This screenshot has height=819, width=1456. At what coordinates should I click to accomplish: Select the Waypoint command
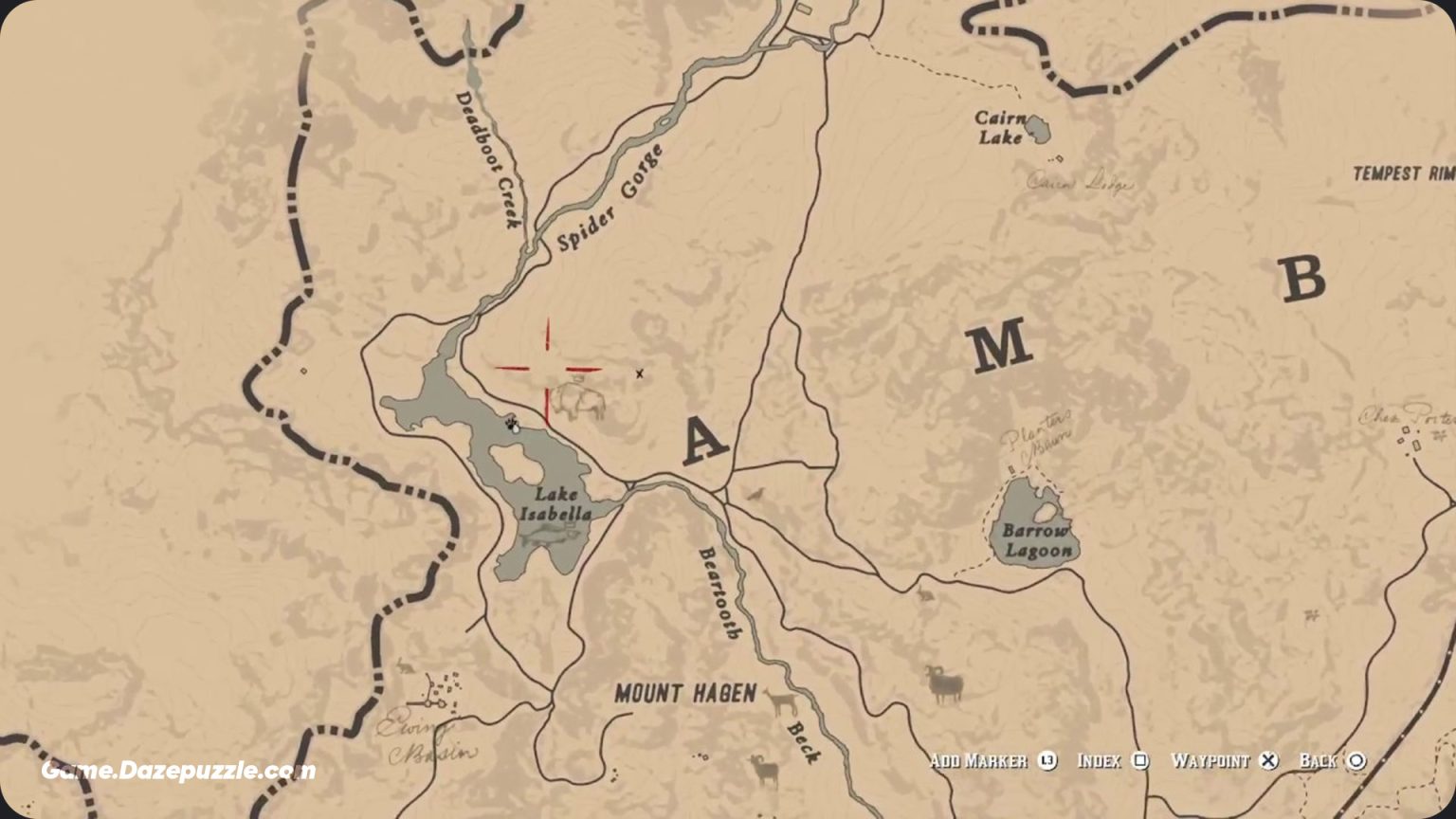[x=1214, y=760]
